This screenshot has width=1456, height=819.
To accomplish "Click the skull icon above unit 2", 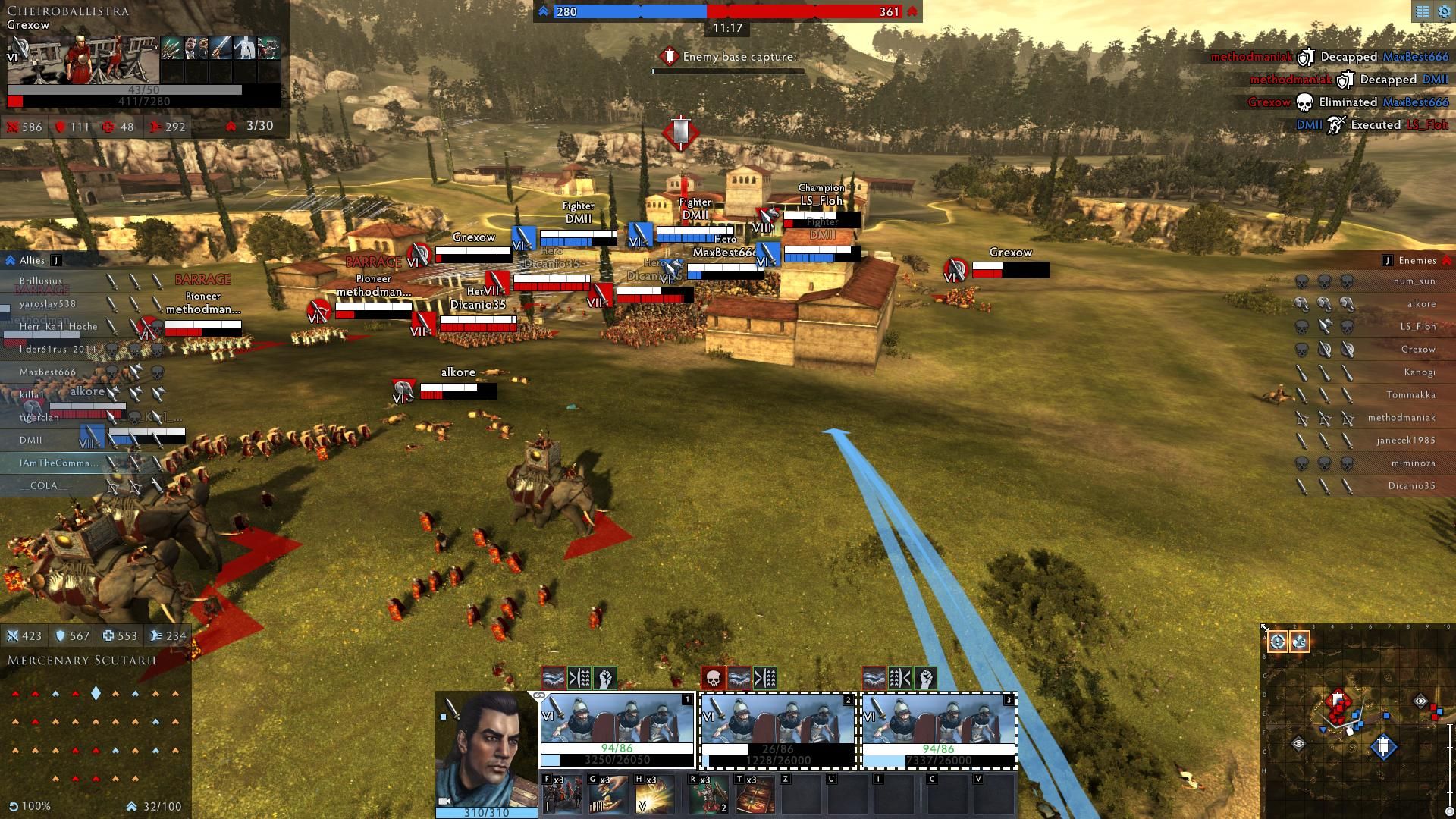I will coord(714,678).
